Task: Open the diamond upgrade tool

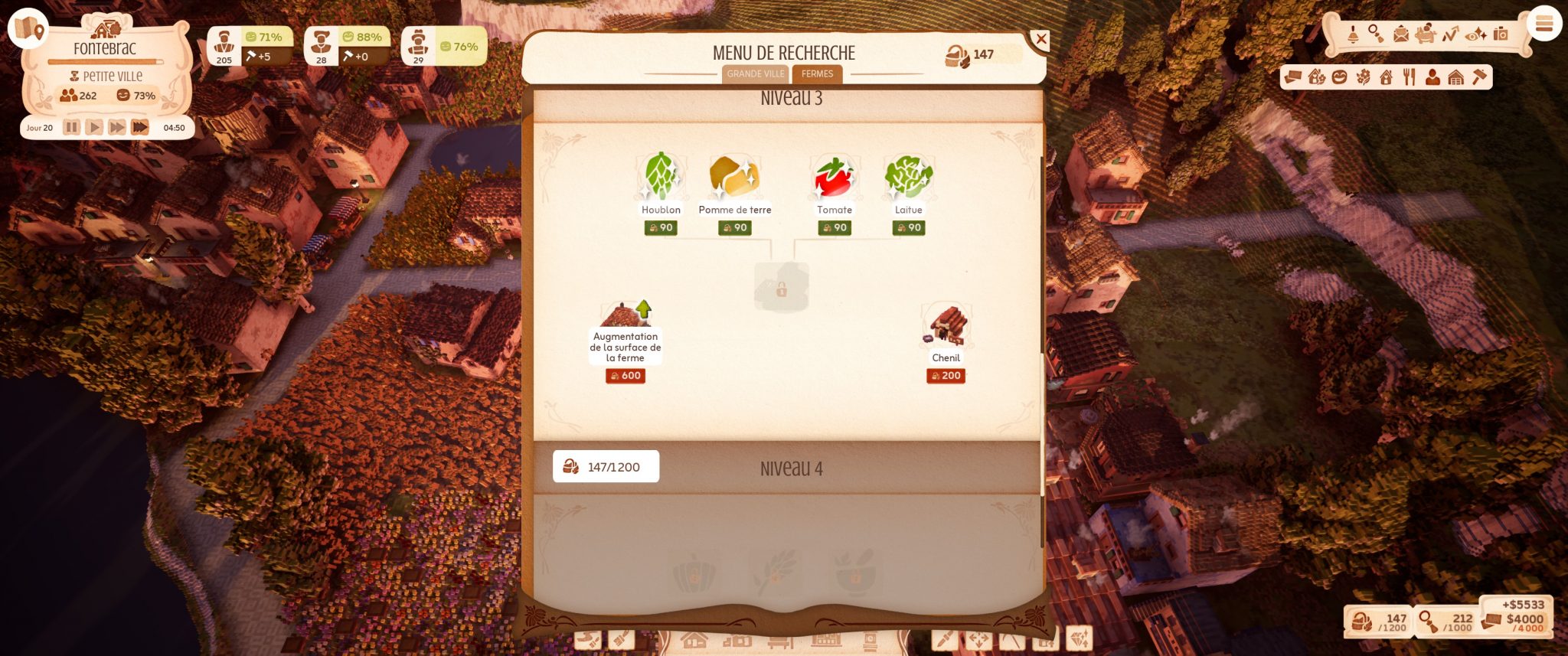Action: [1079, 638]
